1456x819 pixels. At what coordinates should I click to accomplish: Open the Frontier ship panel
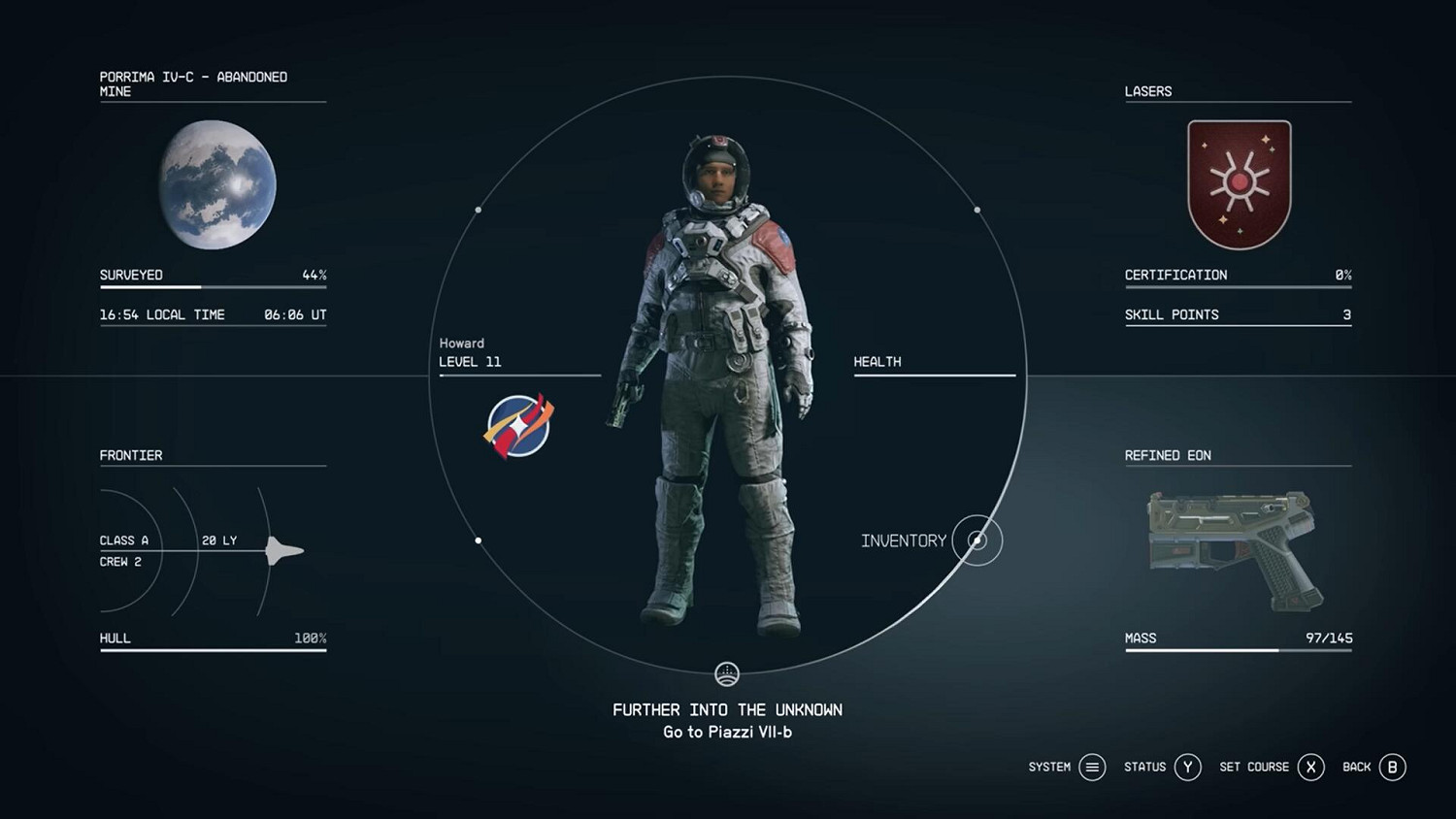(213, 550)
